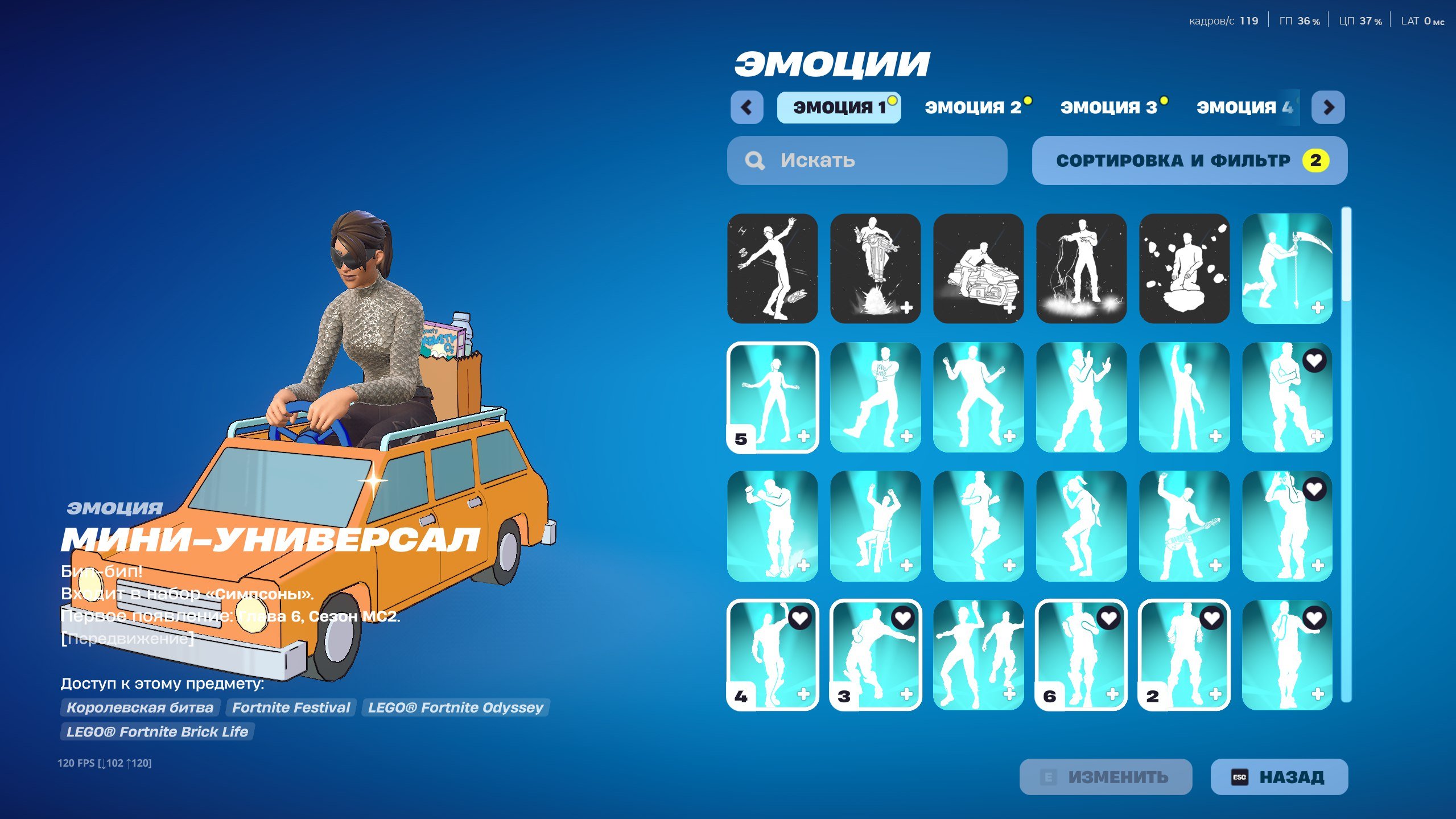Open СОРТИРОВКА И ФИЛЬТР options
This screenshot has width=1456, height=819.
pos(1189,160)
